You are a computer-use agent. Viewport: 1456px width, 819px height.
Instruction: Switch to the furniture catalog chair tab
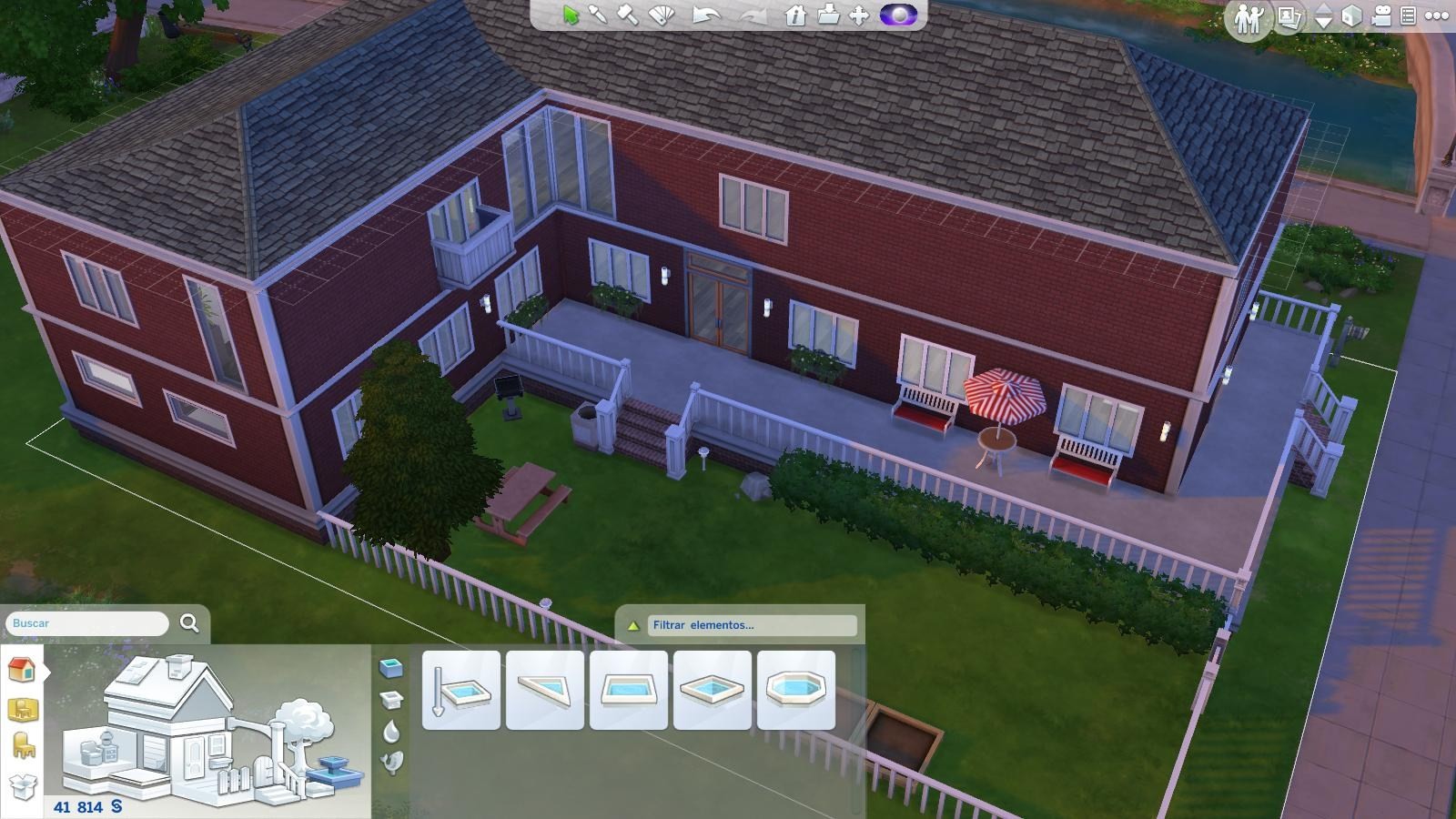pyautogui.click(x=22, y=744)
